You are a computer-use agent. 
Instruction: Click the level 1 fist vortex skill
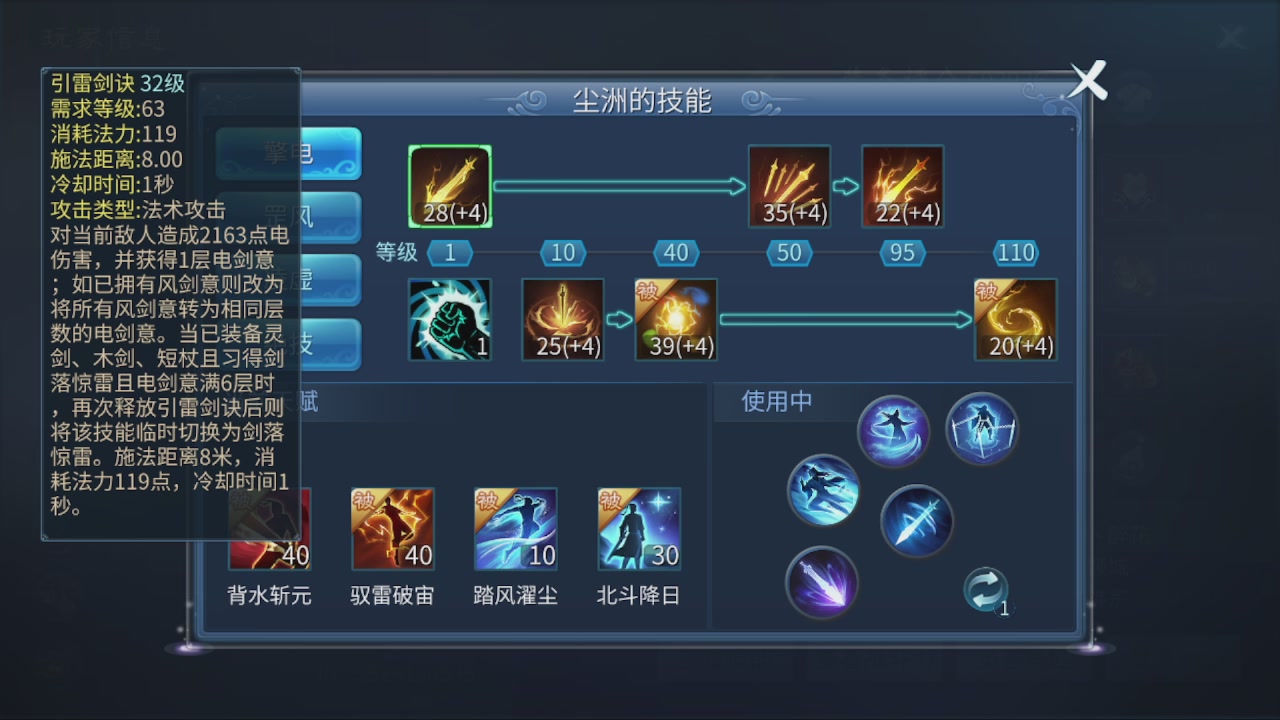pyautogui.click(x=449, y=319)
